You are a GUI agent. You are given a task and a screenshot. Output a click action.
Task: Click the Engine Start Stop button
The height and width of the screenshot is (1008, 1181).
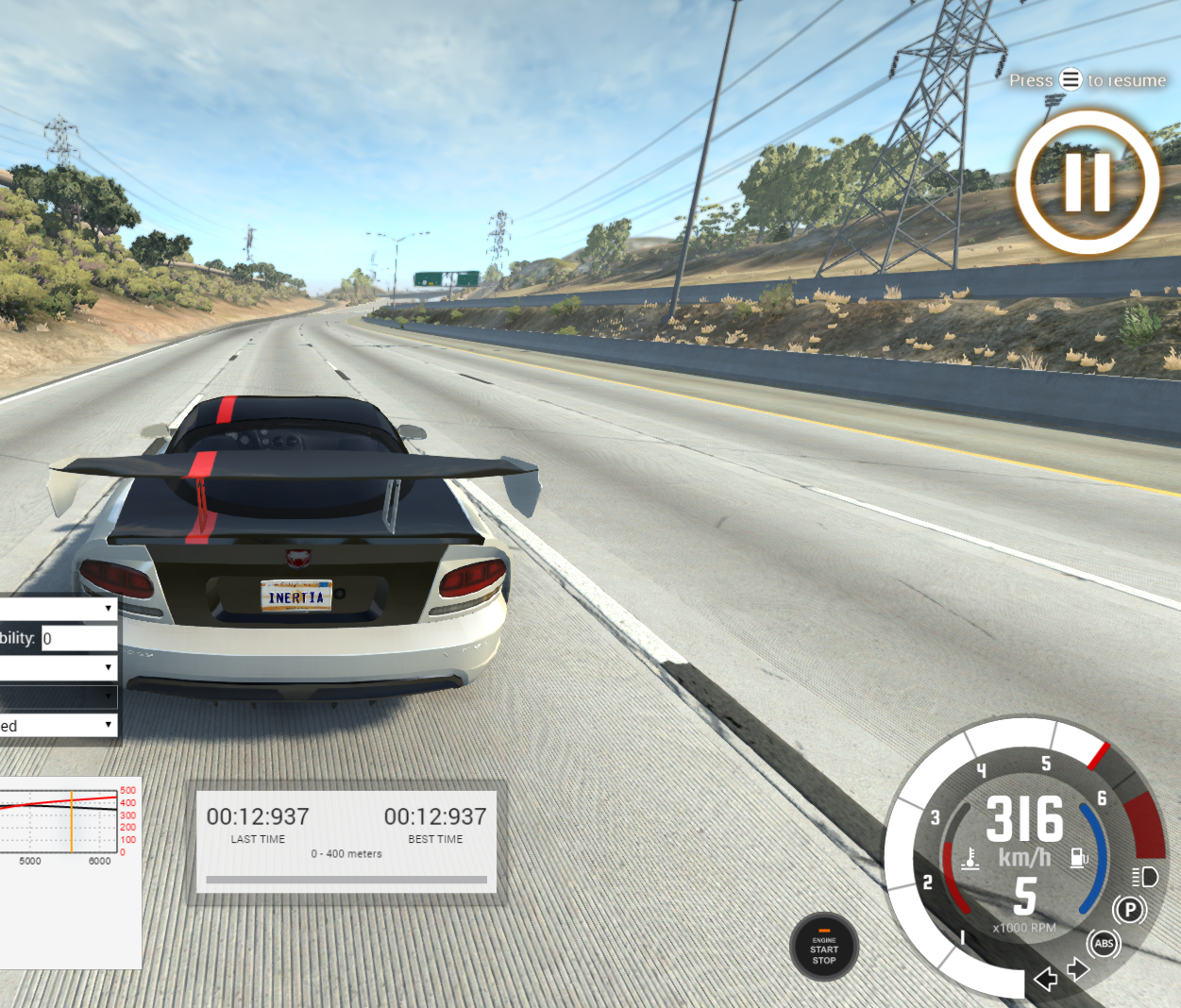824,948
